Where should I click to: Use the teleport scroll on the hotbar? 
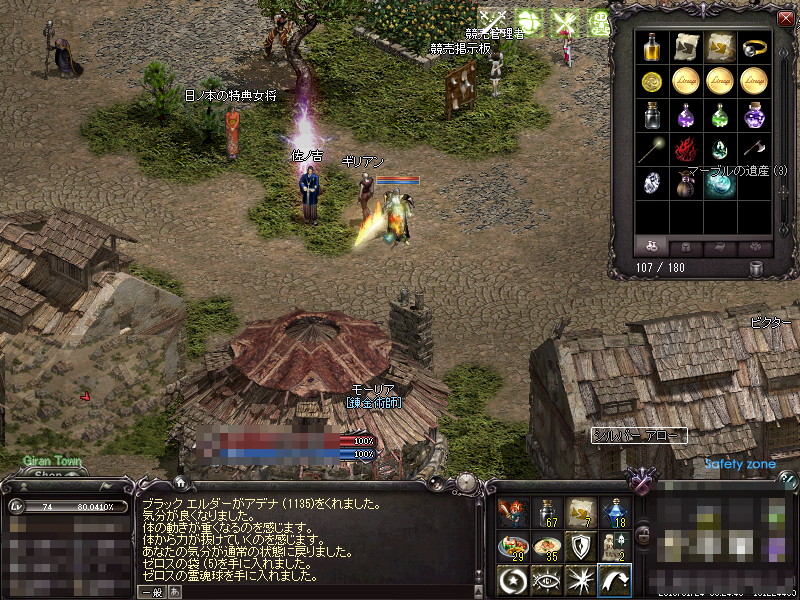[x=580, y=512]
